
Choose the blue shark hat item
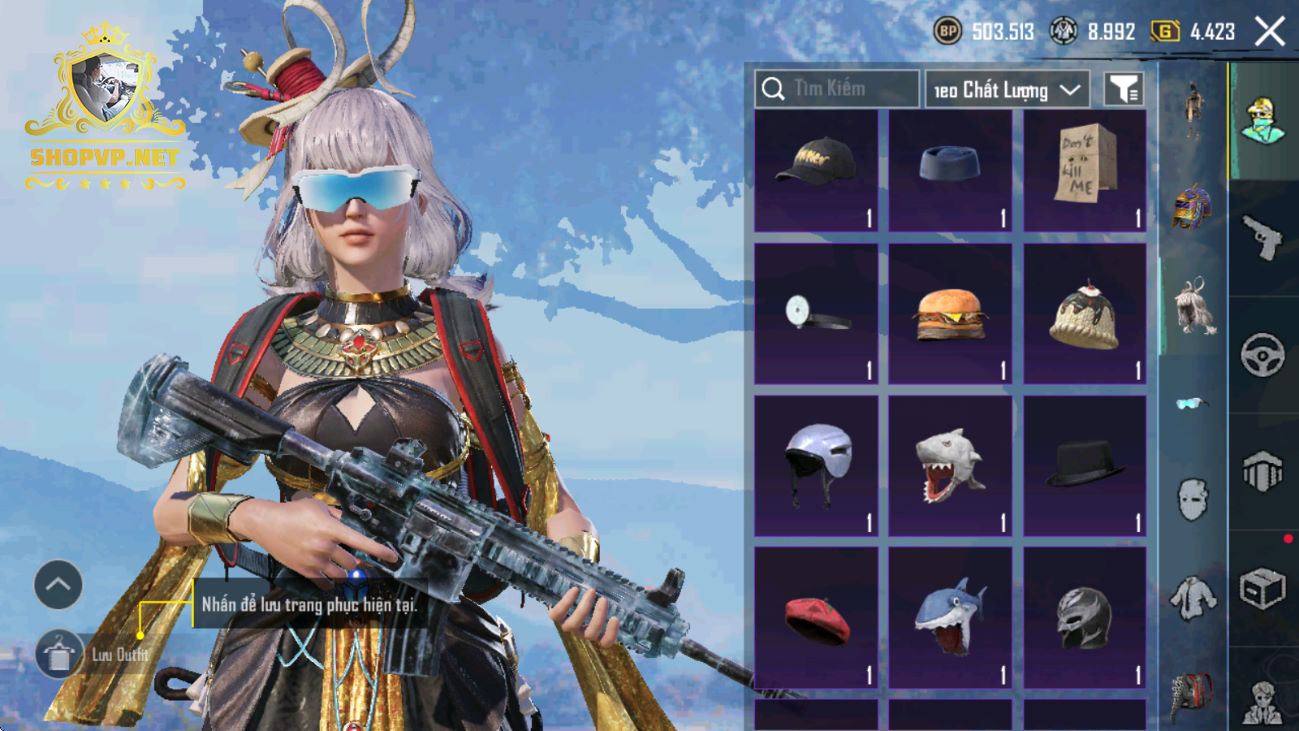(x=950, y=618)
